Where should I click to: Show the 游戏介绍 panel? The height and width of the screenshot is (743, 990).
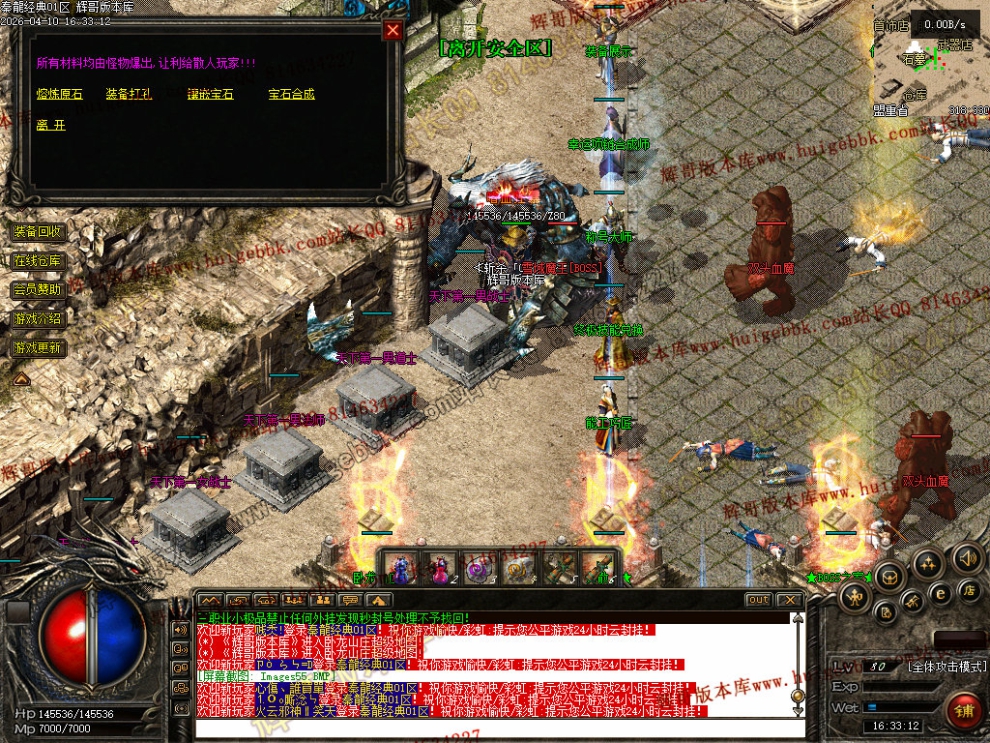(x=38, y=319)
